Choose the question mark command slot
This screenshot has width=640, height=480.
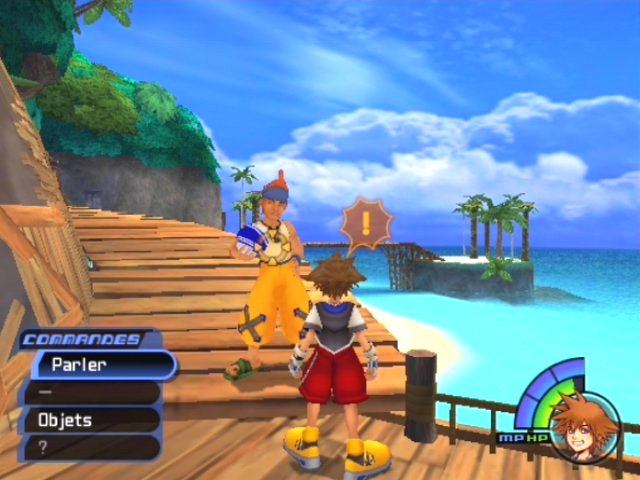click(x=90, y=447)
